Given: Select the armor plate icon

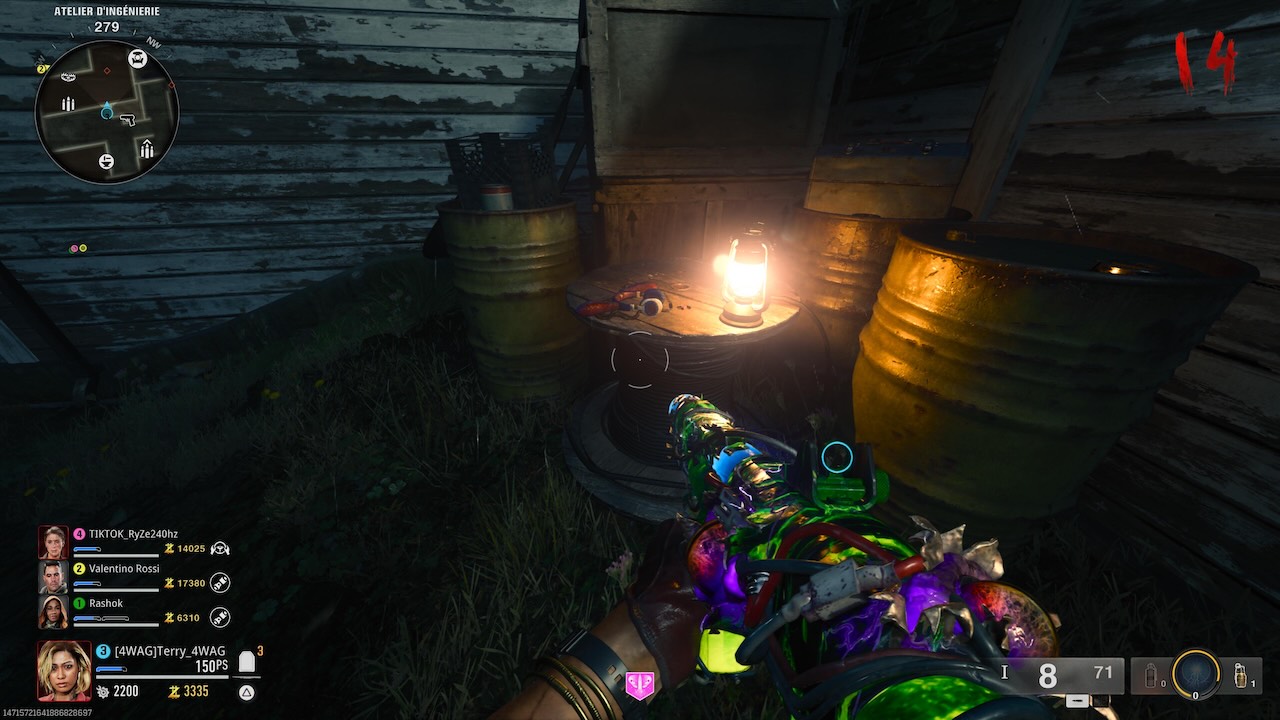Looking at the screenshot, I should point(247,661).
